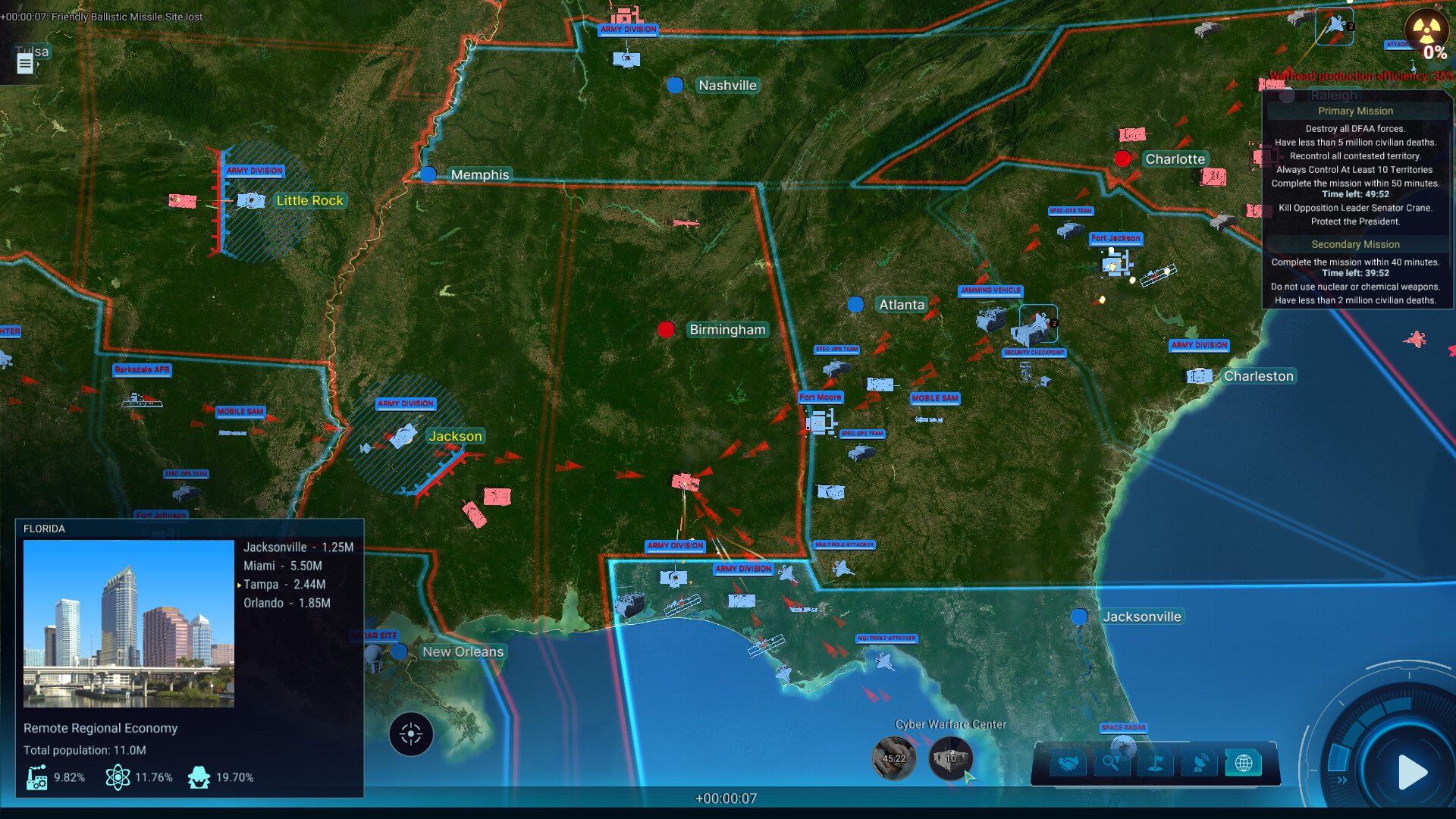Select the building icon labeled 10 at Cyber Warfare Center
Image resolution: width=1456 pixels, height=819 pixels.
[950, 758]
